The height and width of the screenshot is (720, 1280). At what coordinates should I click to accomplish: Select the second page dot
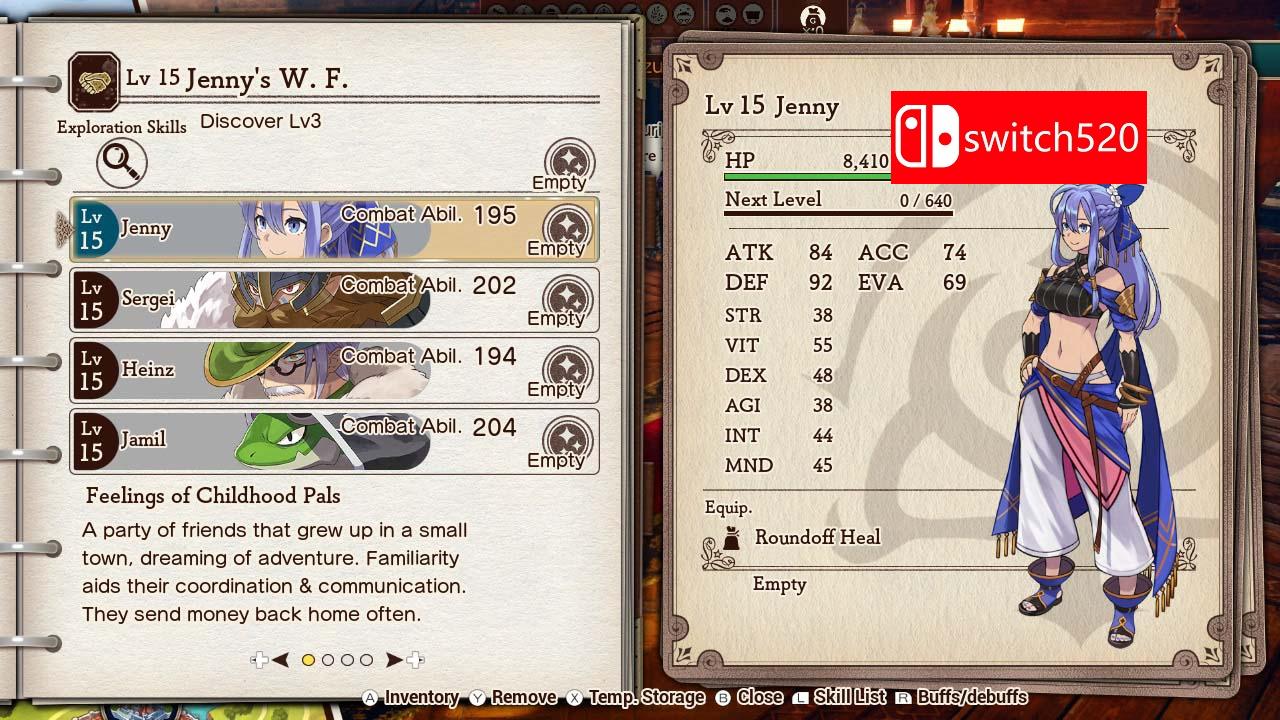point(328,659)
